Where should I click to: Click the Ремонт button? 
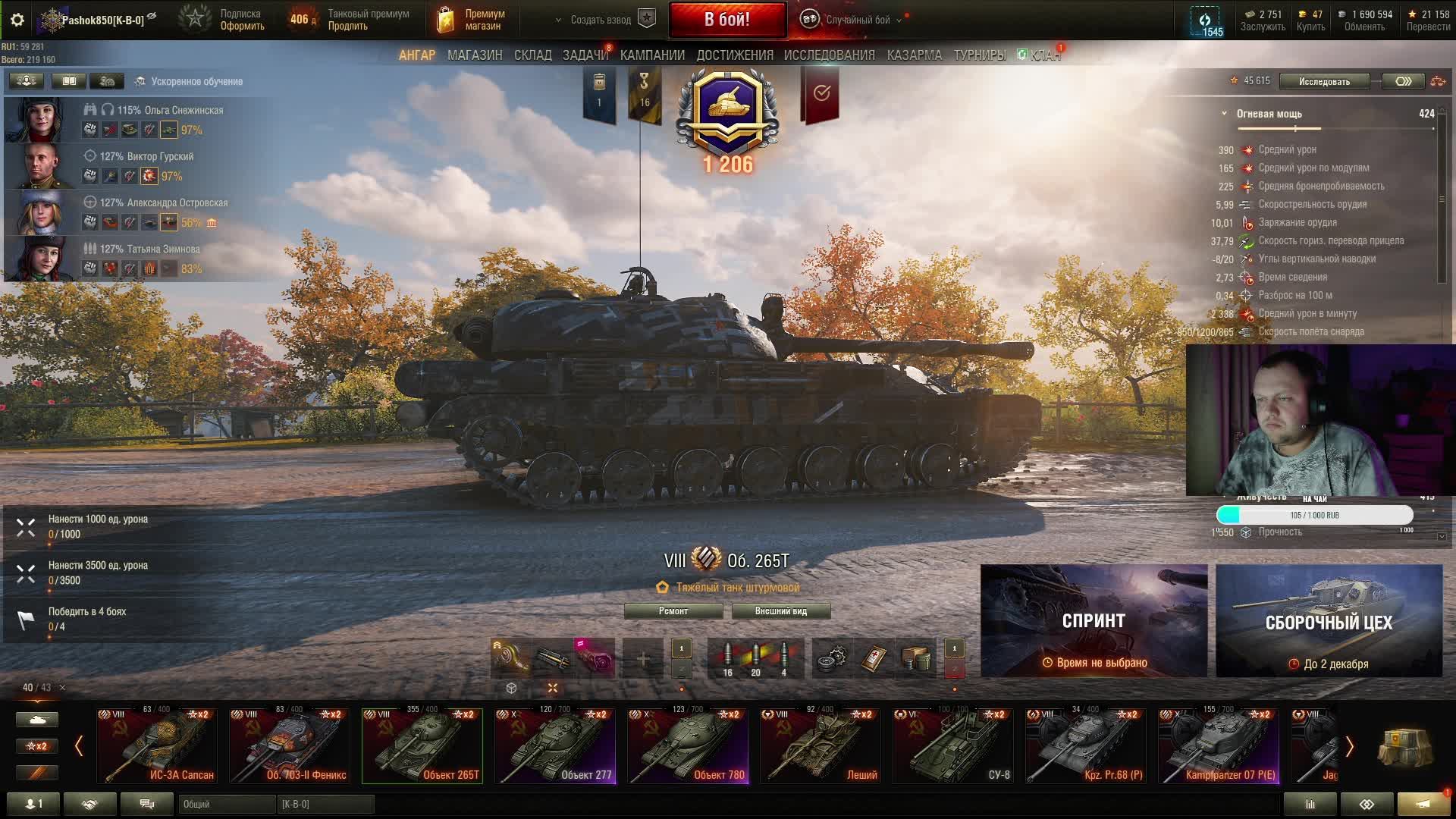pos(673,611)
